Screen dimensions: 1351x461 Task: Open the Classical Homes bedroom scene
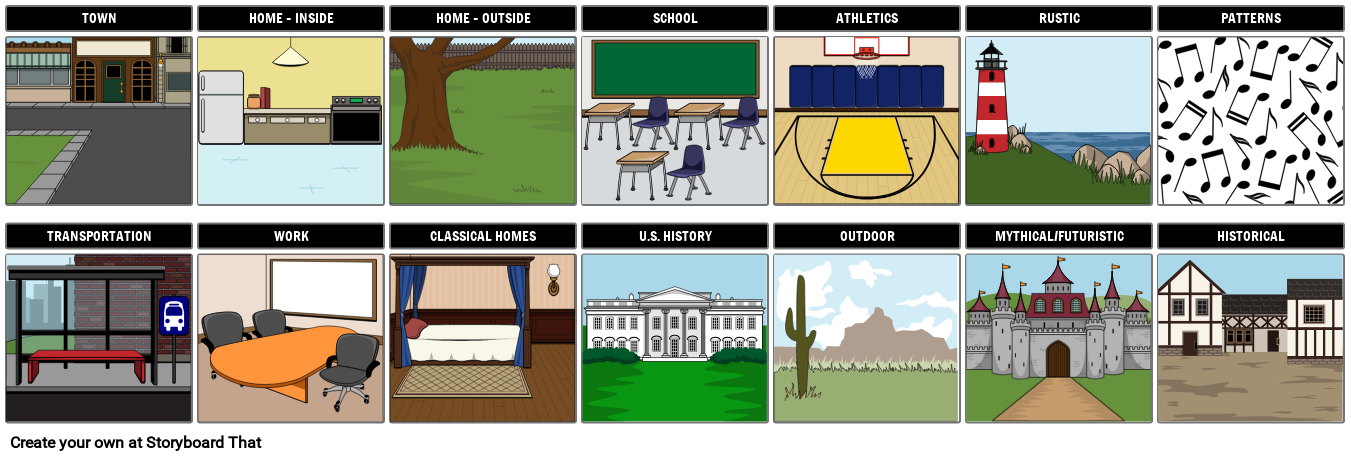[x=482, y=338]
